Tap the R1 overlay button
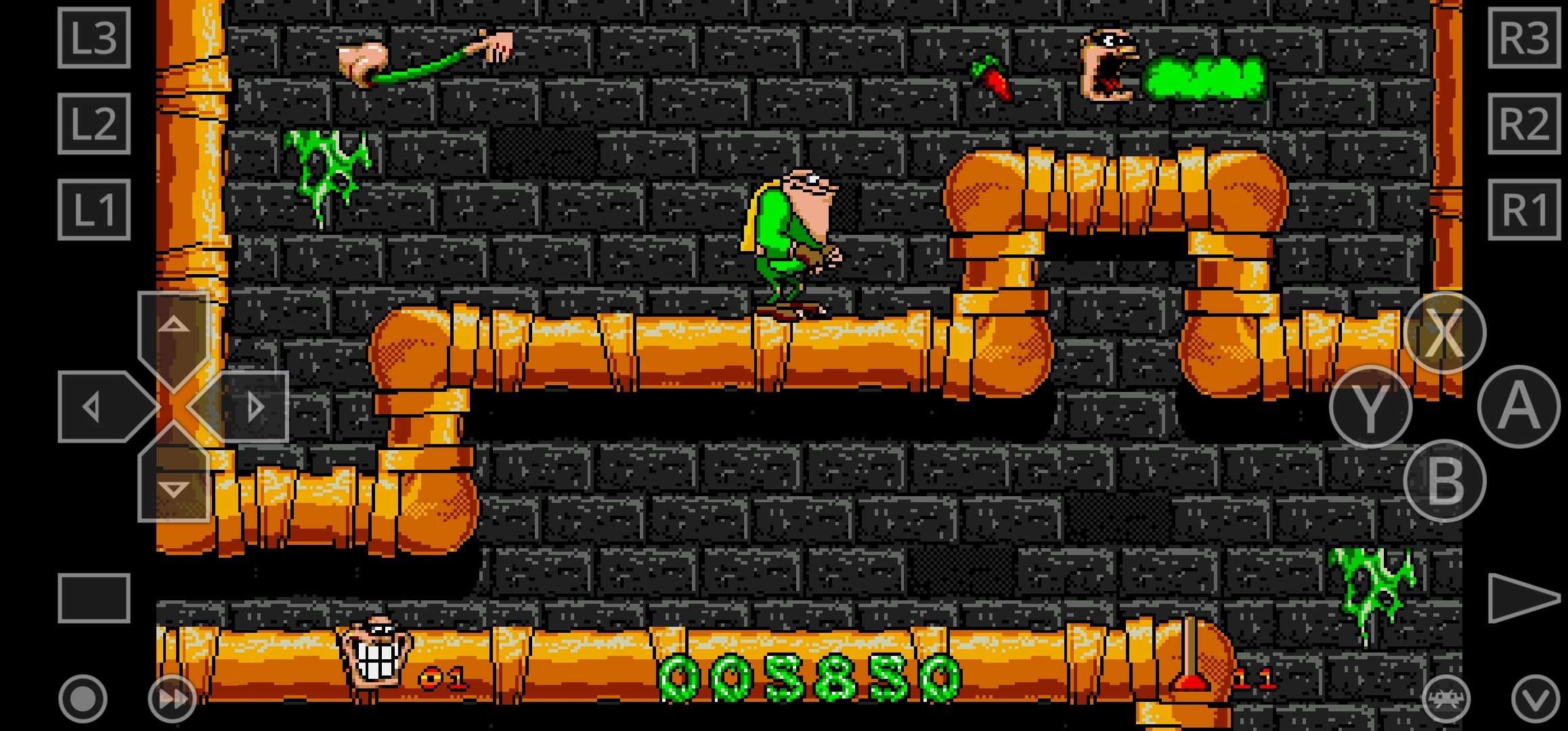Image resolution: width=1568 pixels, height=731 pixels. click(x=1524, y=210)
